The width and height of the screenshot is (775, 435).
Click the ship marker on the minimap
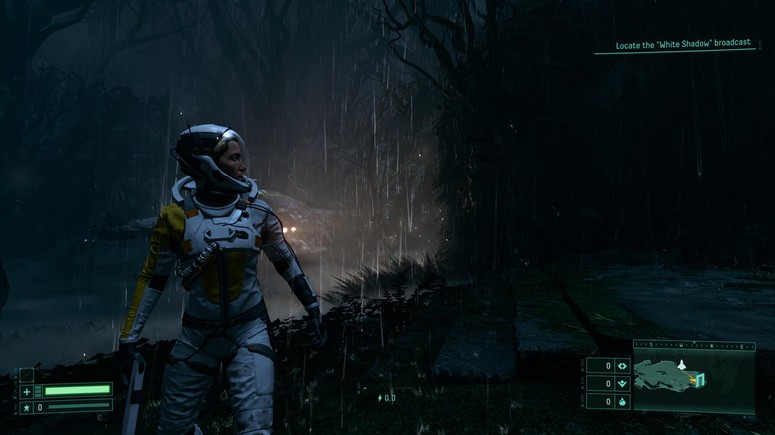tap(683, 365)
